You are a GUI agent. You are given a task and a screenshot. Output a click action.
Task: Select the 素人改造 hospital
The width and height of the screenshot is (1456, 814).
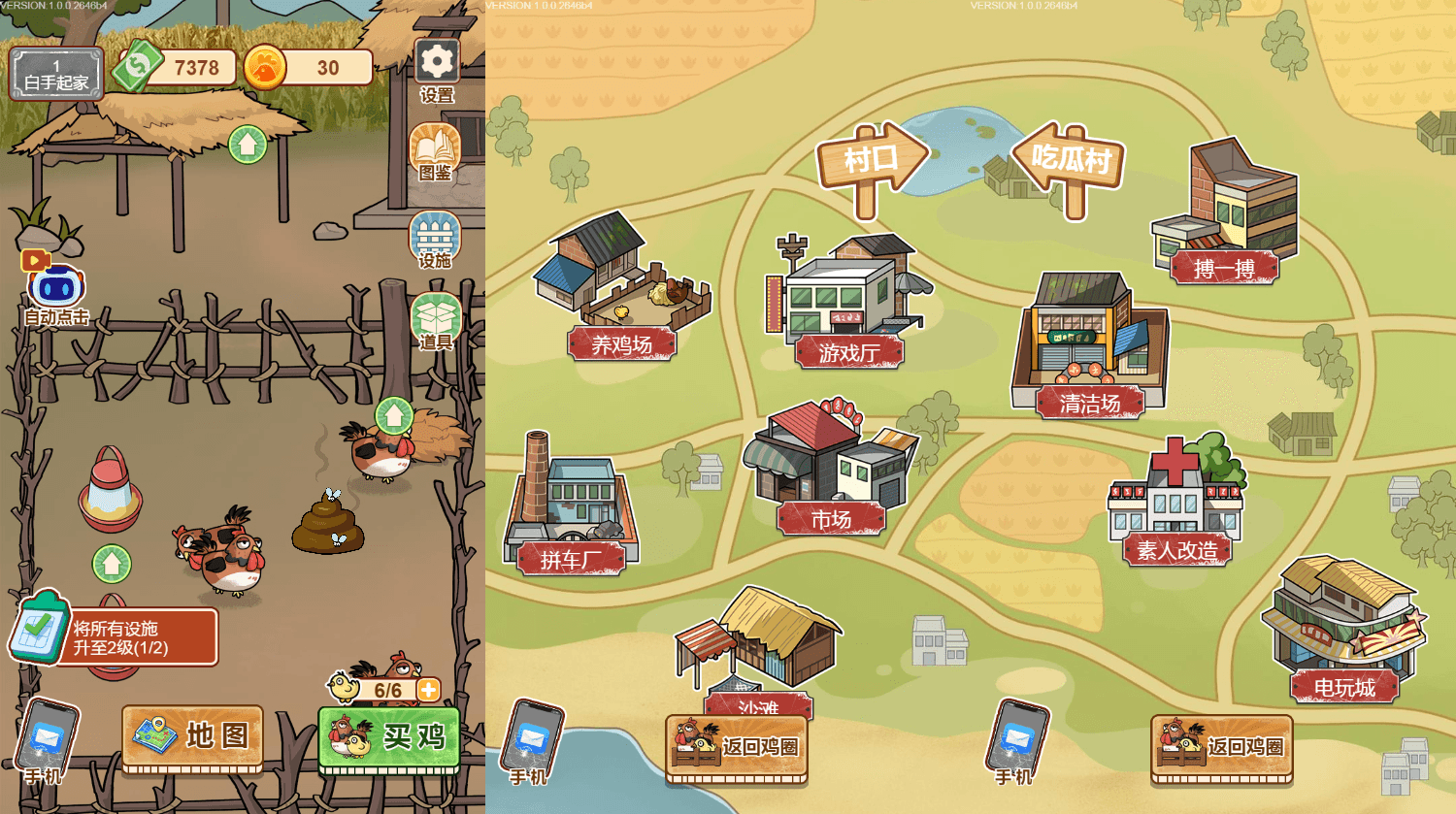pyautogui.click(x=1176, y=505)
